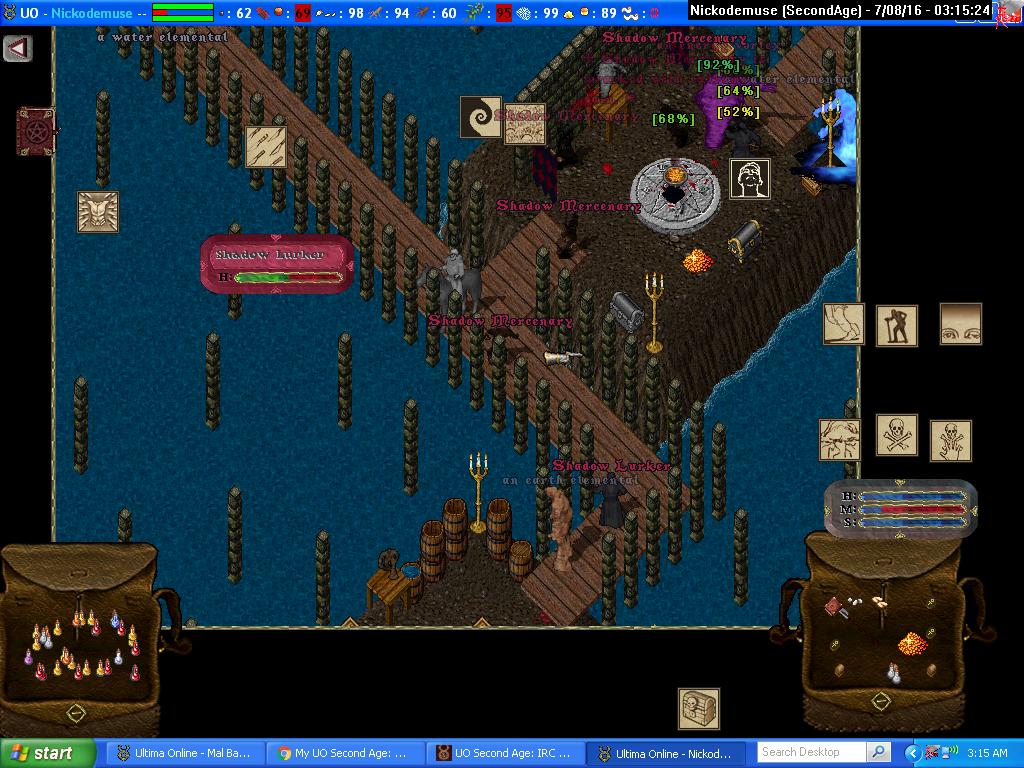
Task: Activate the upturned face spell icon
Action: click(x=749, y=179)
